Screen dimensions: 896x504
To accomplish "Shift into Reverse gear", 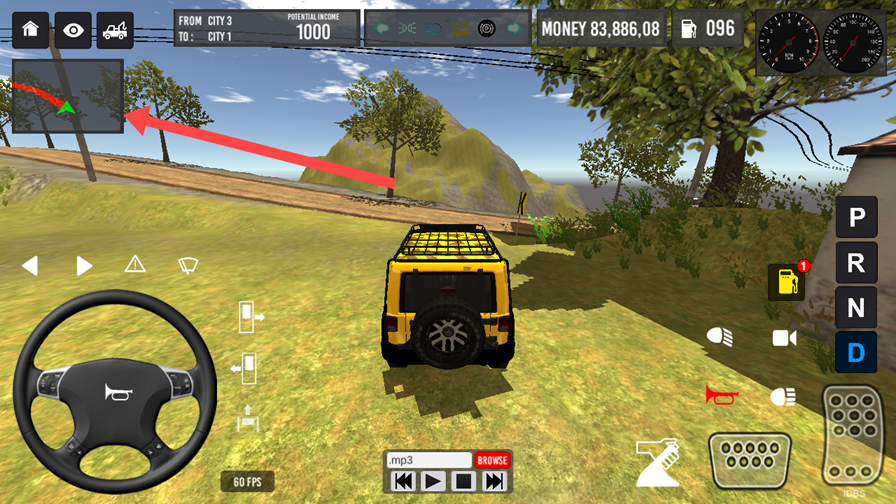I will [856, 263].
